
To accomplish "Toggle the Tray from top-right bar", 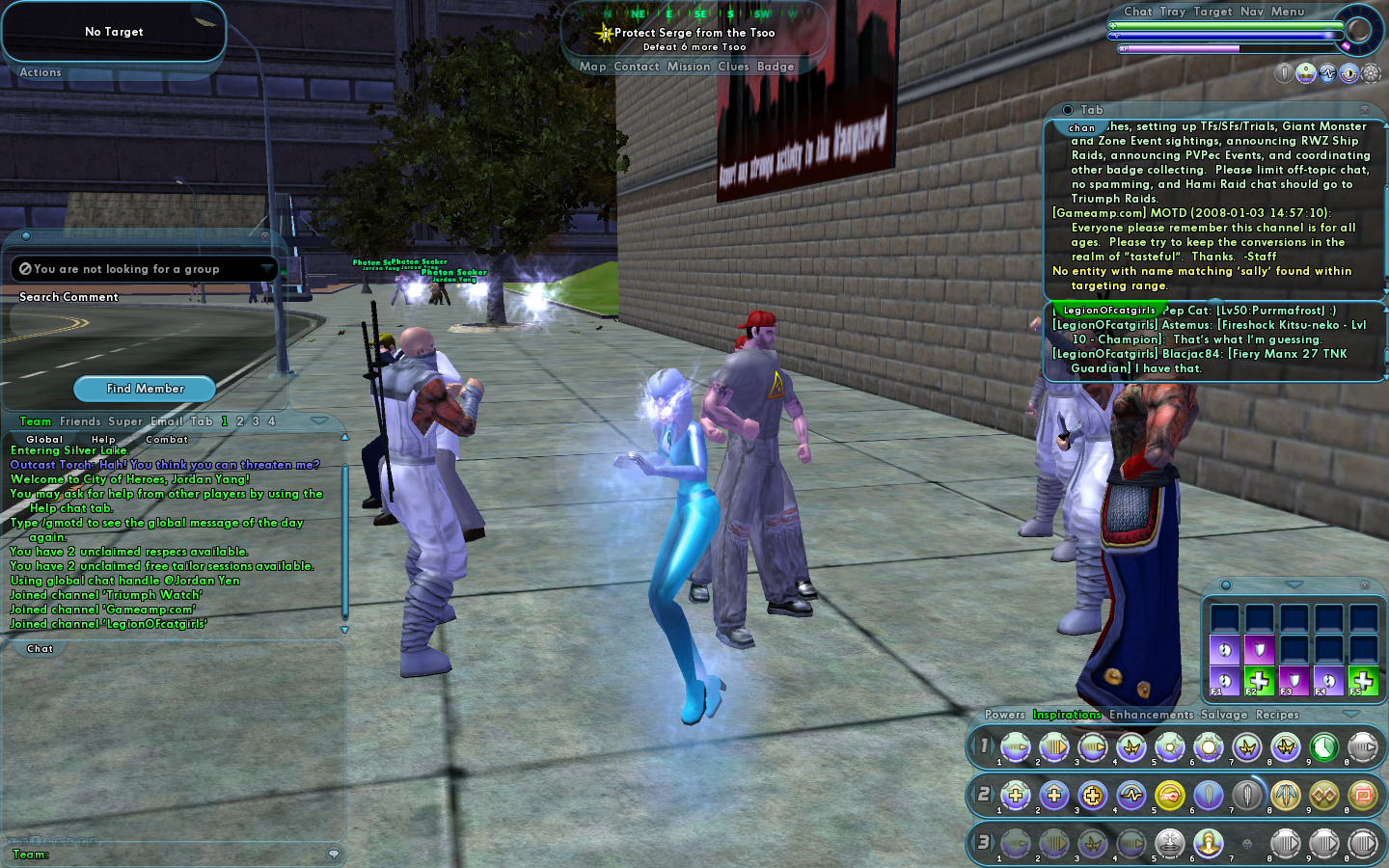I will coord(1173,12).
